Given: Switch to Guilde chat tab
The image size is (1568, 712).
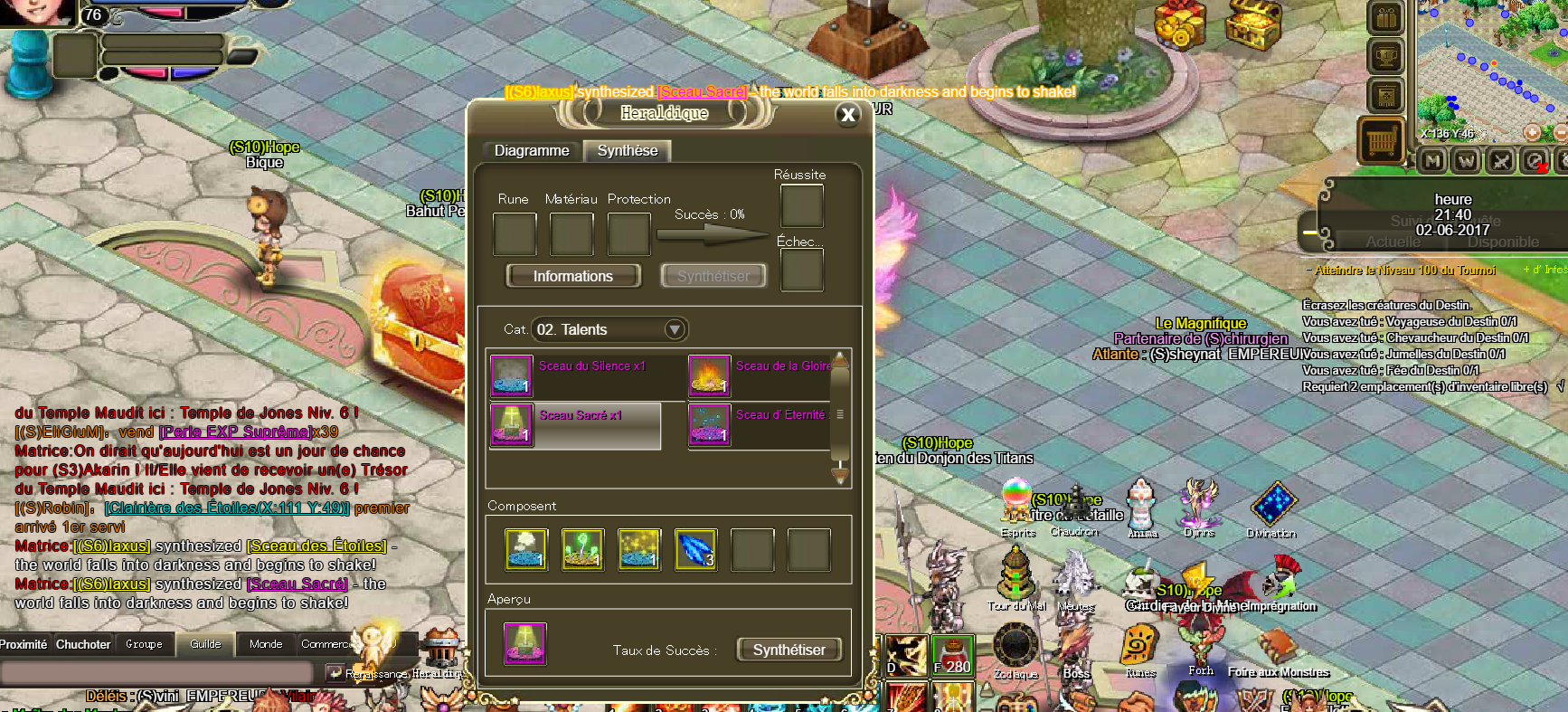Looking at the screenshot, I should point(205,644).
